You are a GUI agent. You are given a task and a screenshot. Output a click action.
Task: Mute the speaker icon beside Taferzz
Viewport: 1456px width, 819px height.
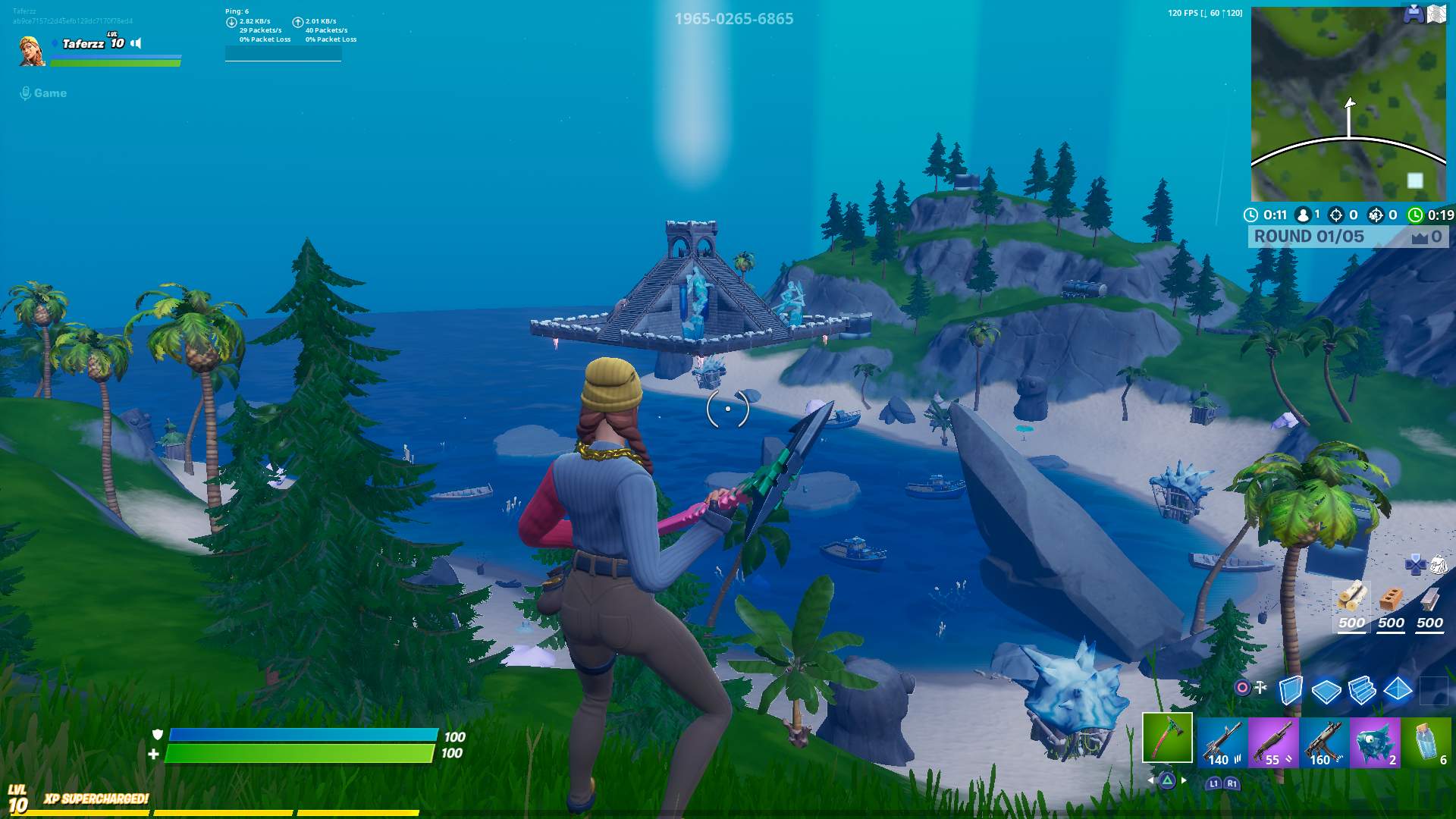[136, 43]
